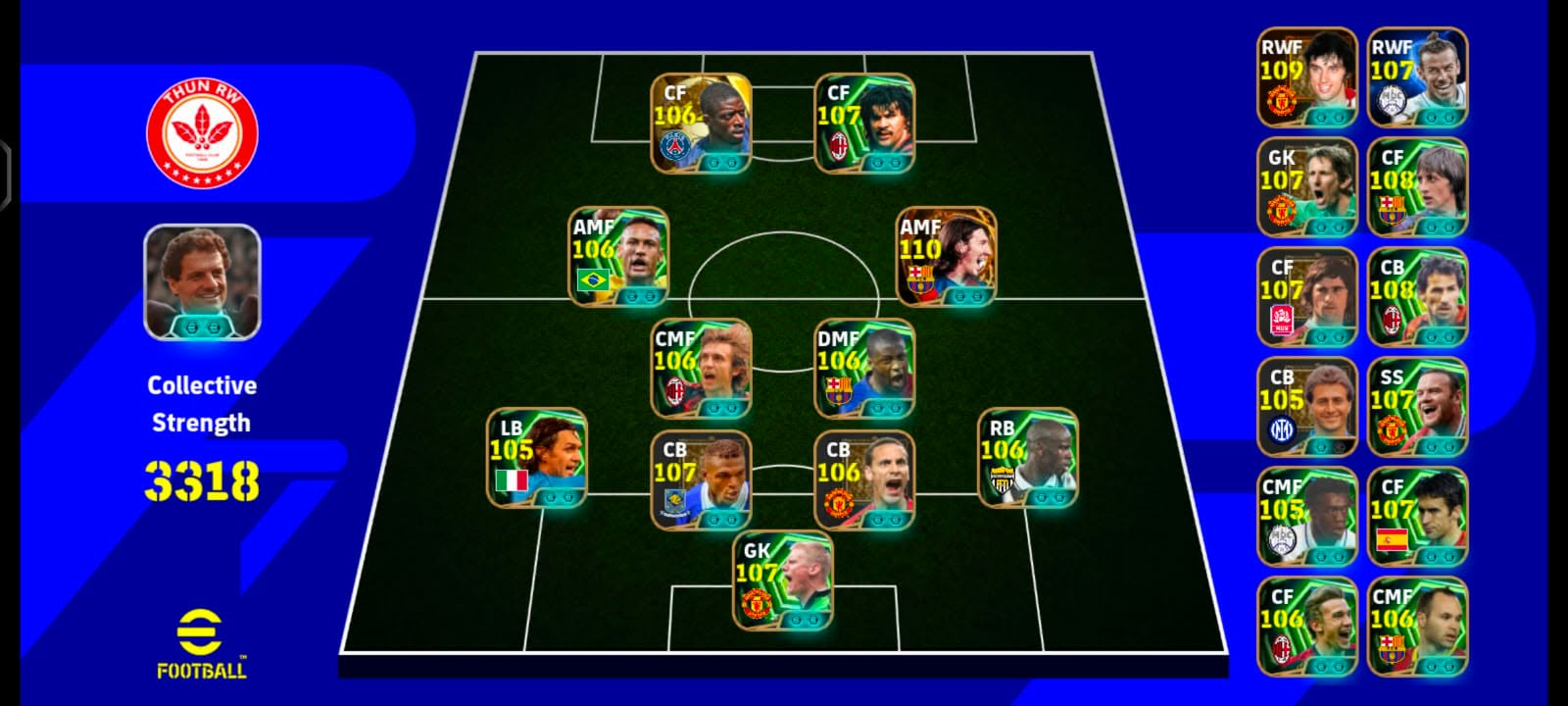Image resolution: width=1568 pixels, height=706 pixels.
Task: Pick the CB 107 card on the pitch
Action: point(701,480)
